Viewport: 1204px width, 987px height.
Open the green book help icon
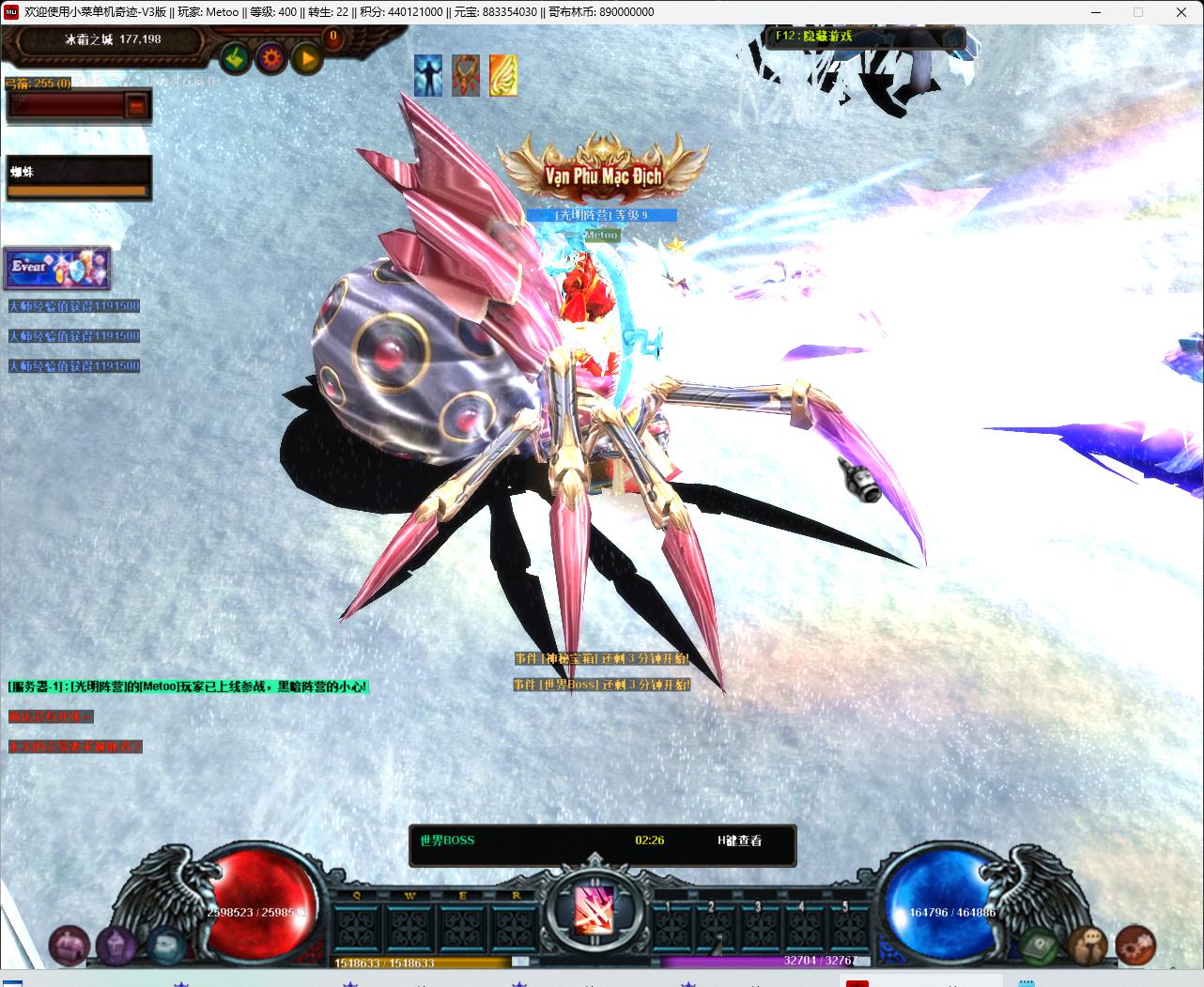click(x=1041, y=944)
